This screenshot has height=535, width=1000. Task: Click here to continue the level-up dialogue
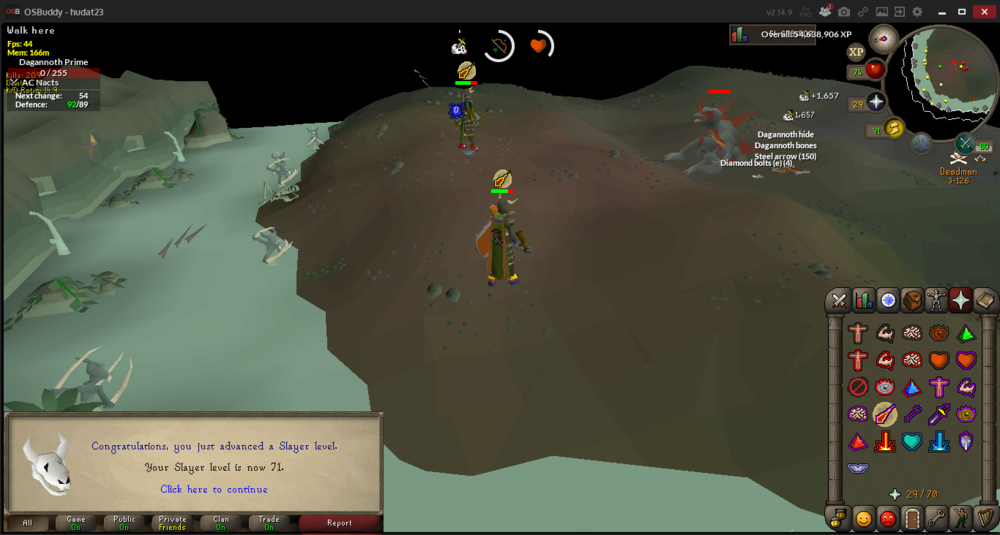[x=214, y=490]
